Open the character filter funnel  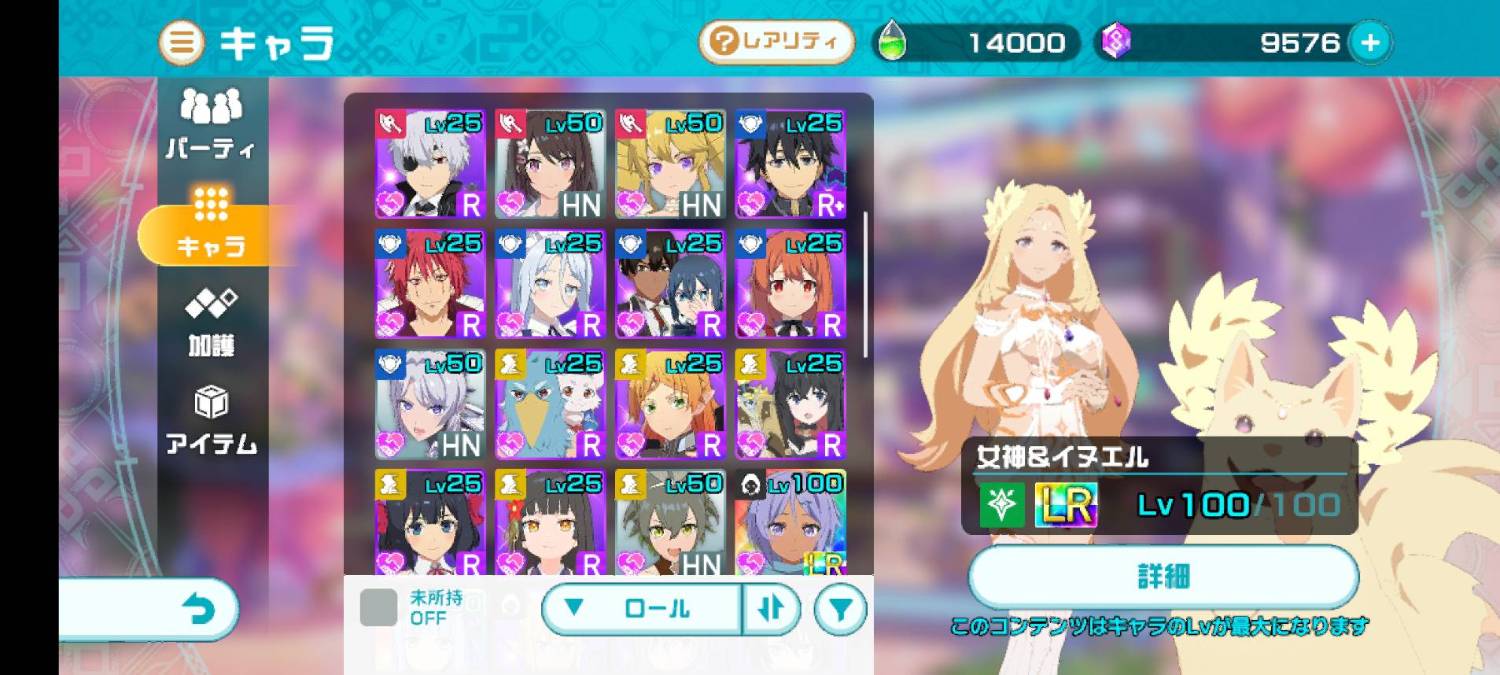[840, 609]
